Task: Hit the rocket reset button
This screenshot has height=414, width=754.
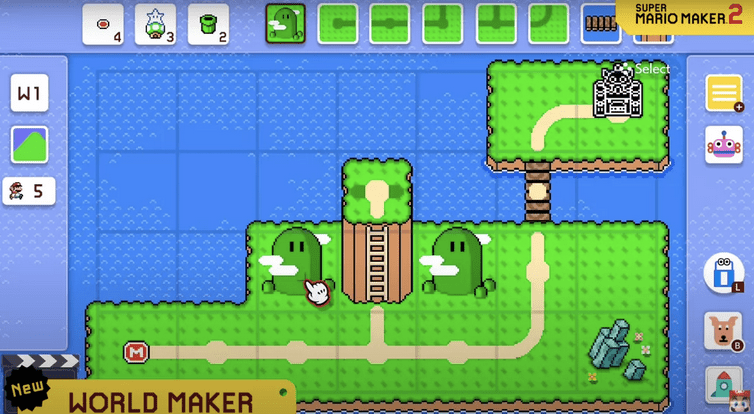Action: 723,385
